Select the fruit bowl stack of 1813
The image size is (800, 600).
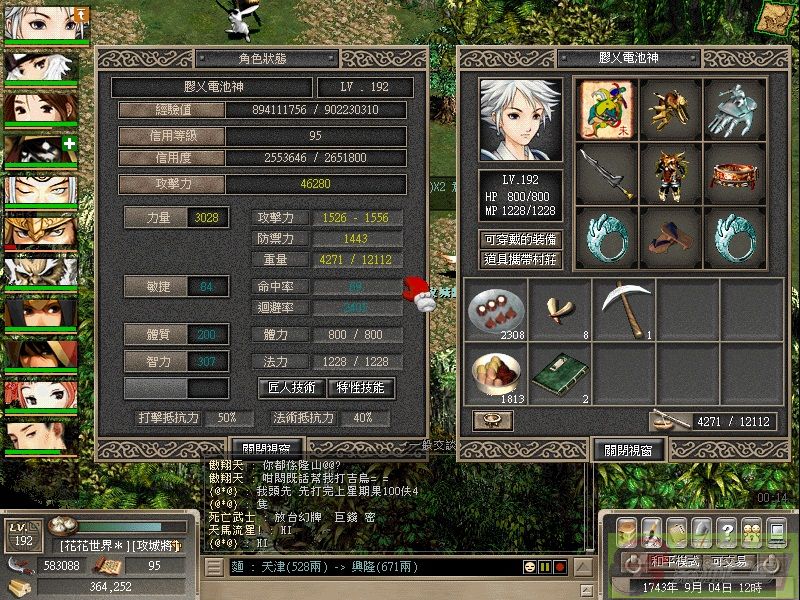[x=494, y=375]
